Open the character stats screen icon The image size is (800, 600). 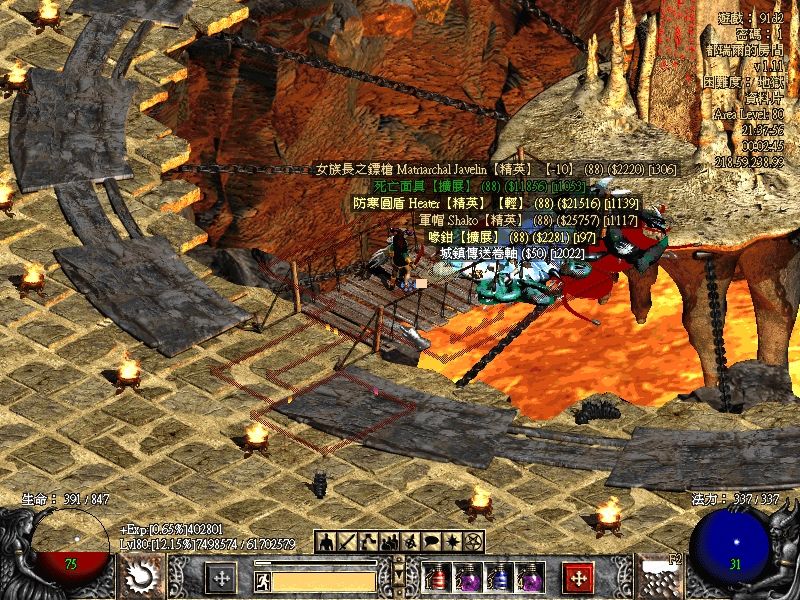(325, 542)
